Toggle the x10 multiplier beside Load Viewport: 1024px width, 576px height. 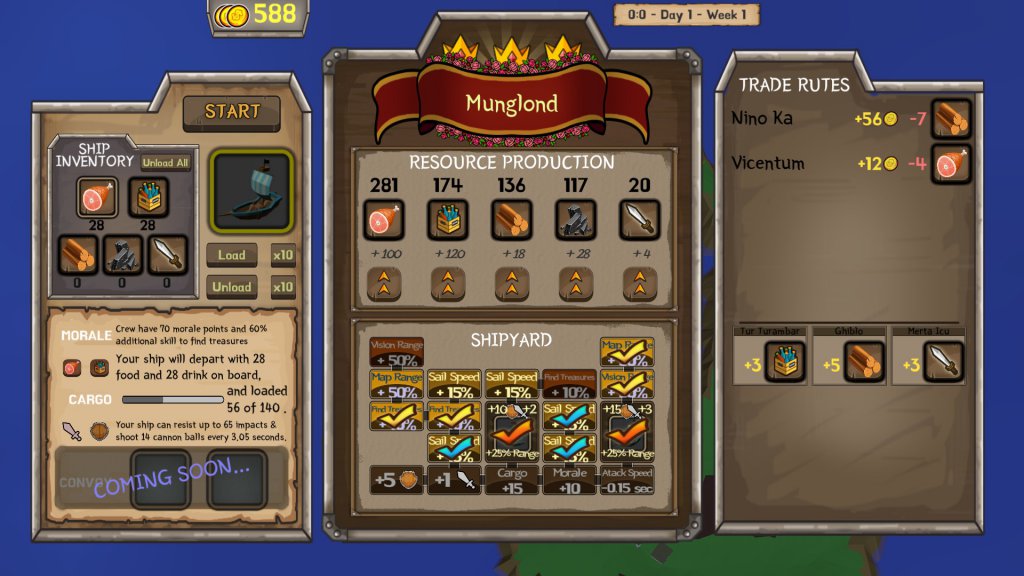click(283, 255)
